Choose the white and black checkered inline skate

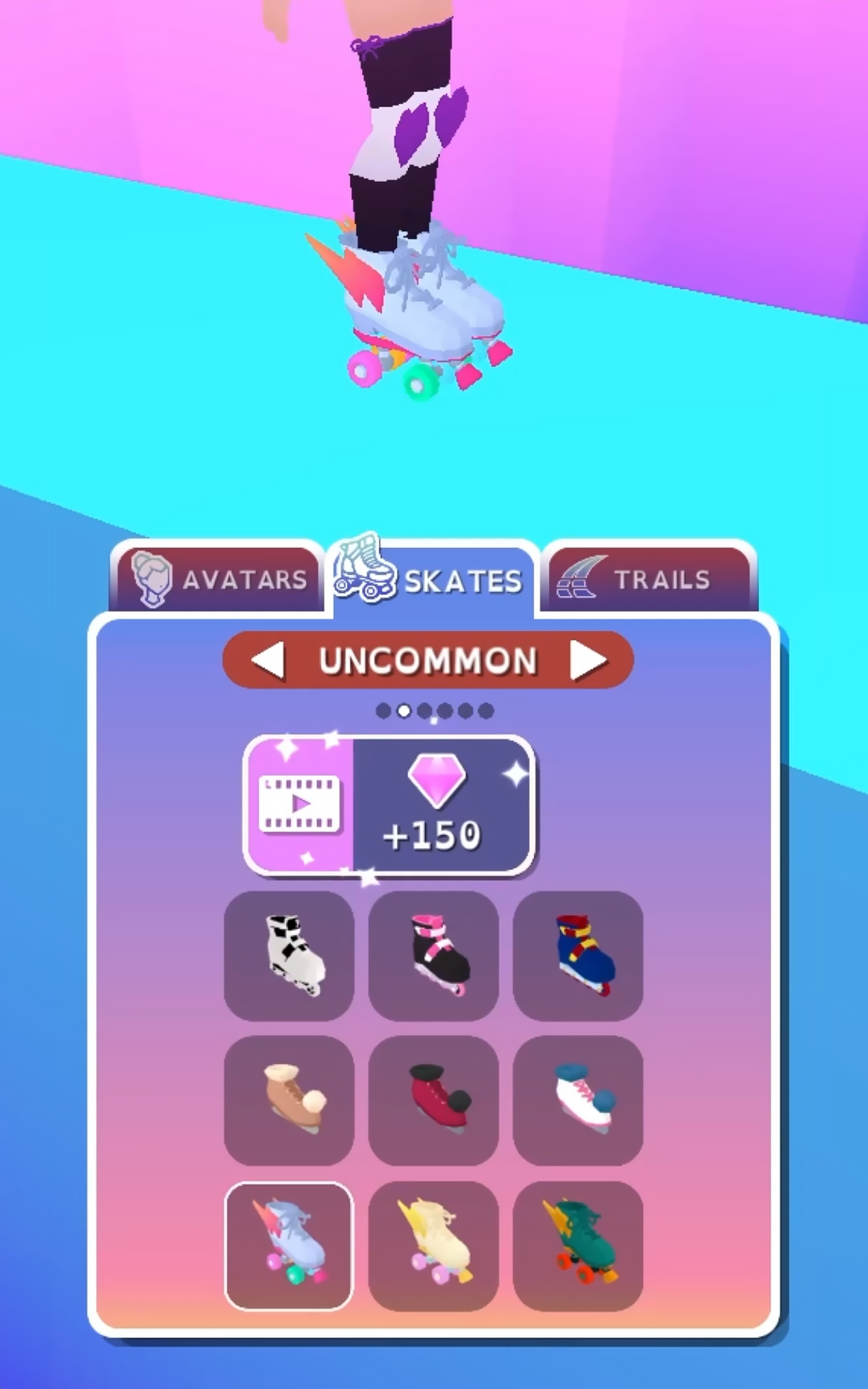coord(289,955)
